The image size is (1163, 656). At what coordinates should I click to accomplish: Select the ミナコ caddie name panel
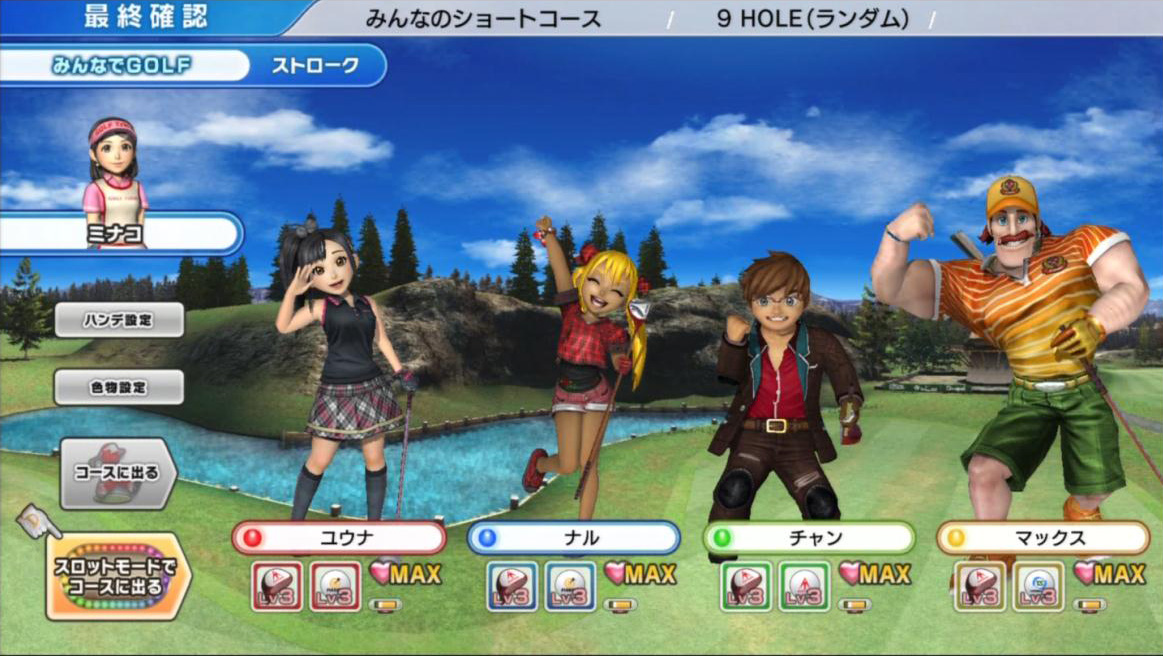click(120, 234)
